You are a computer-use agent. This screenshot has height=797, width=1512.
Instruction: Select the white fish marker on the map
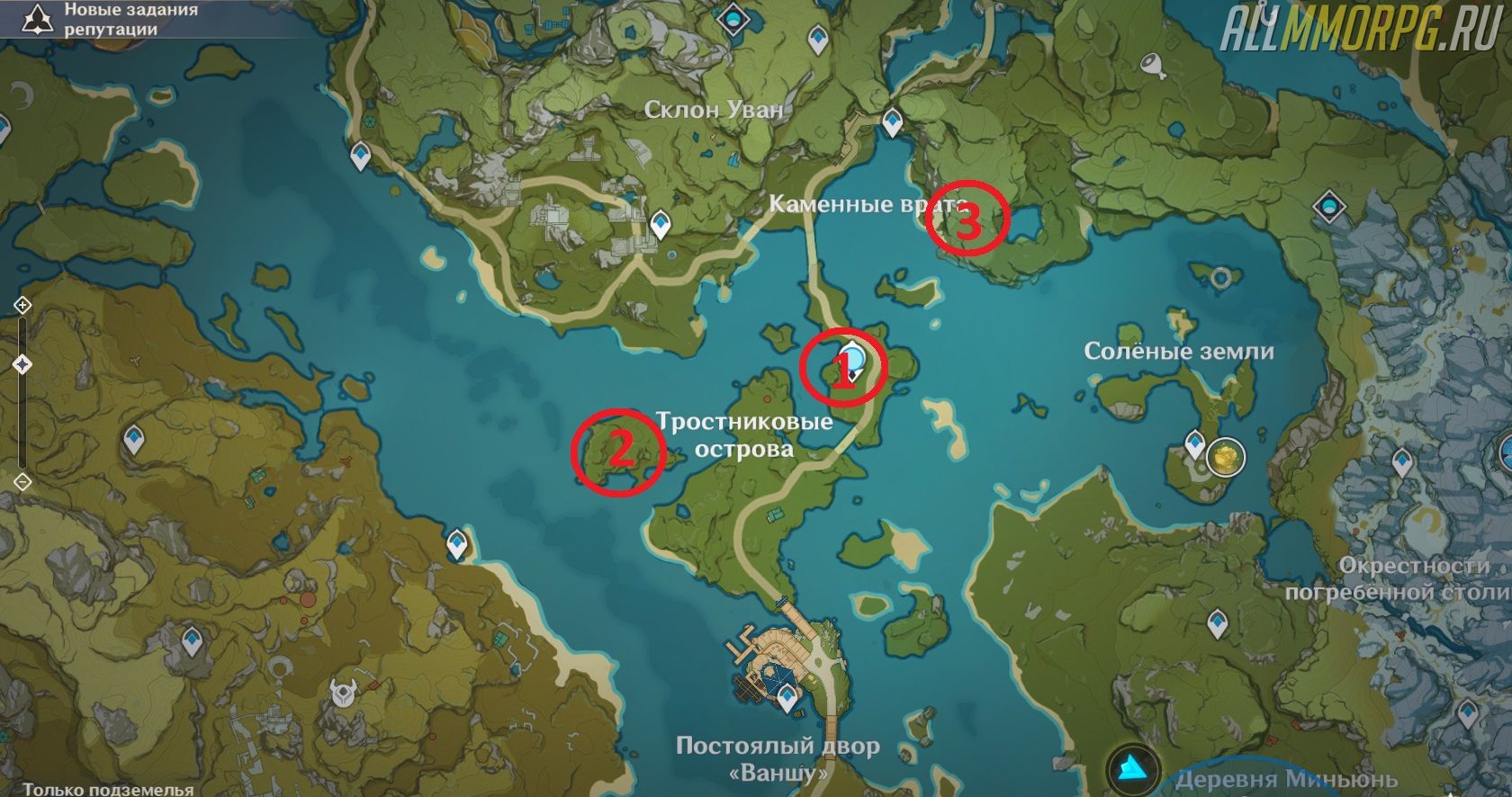(1153, 63)
